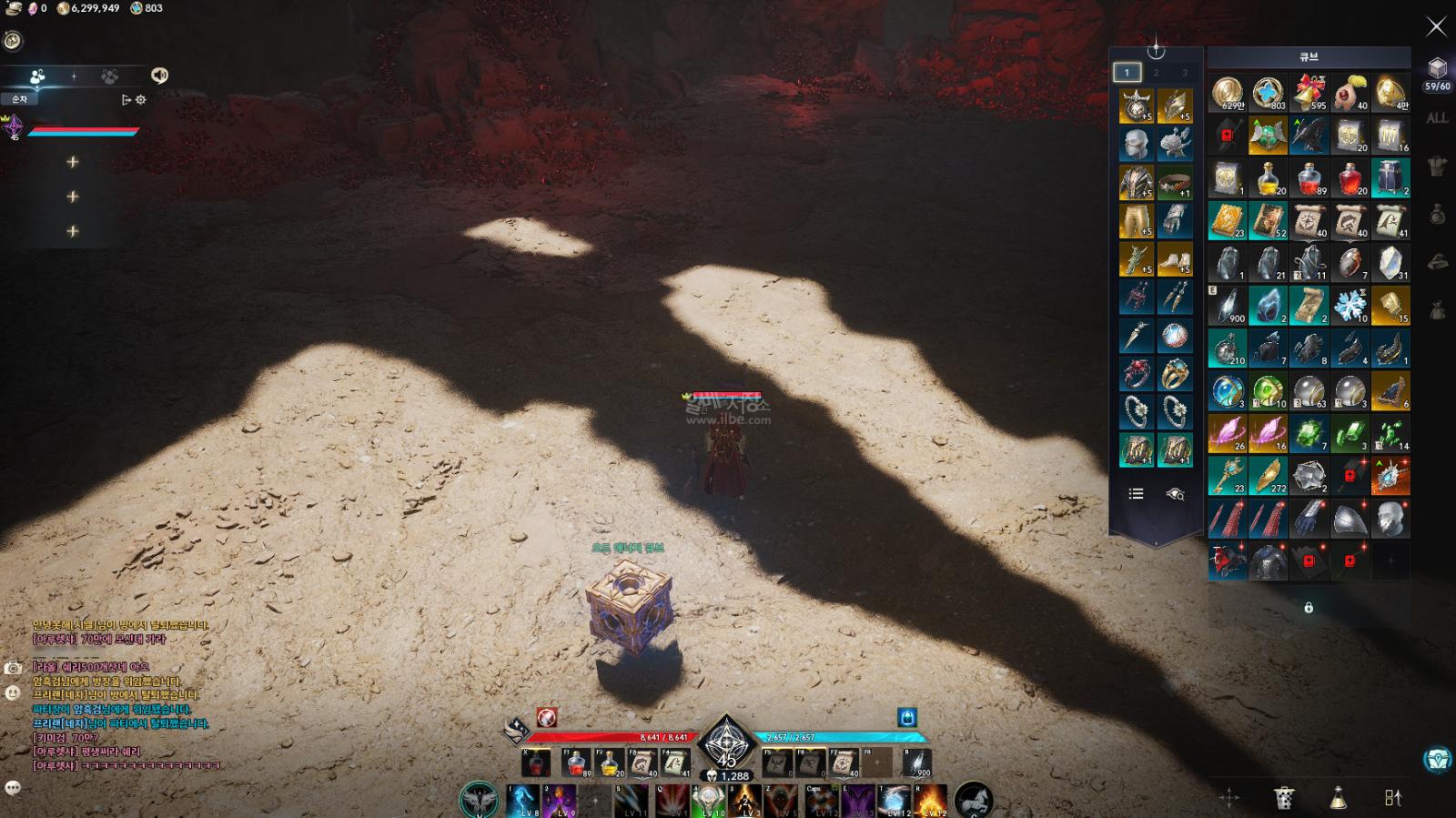Click the equipped golden trousers slot
The image size is (1456, 818).
coord(1136,221)
